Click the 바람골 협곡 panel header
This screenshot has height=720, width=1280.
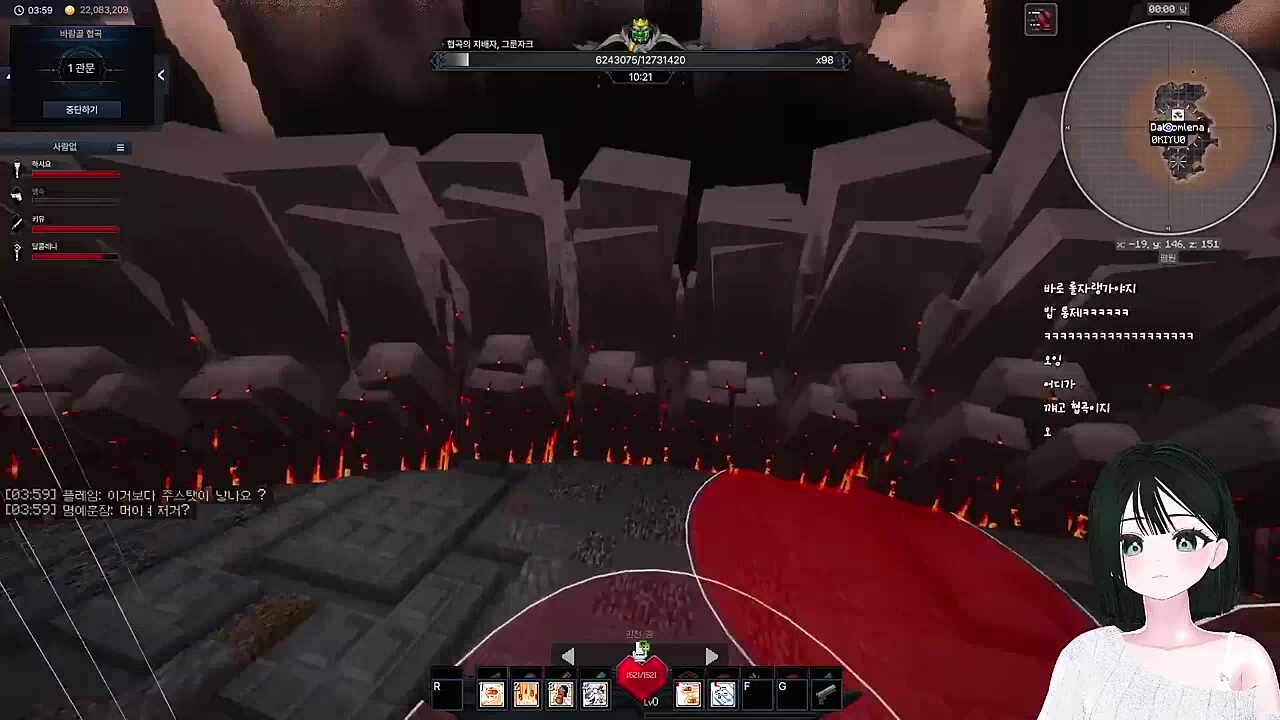80,32
